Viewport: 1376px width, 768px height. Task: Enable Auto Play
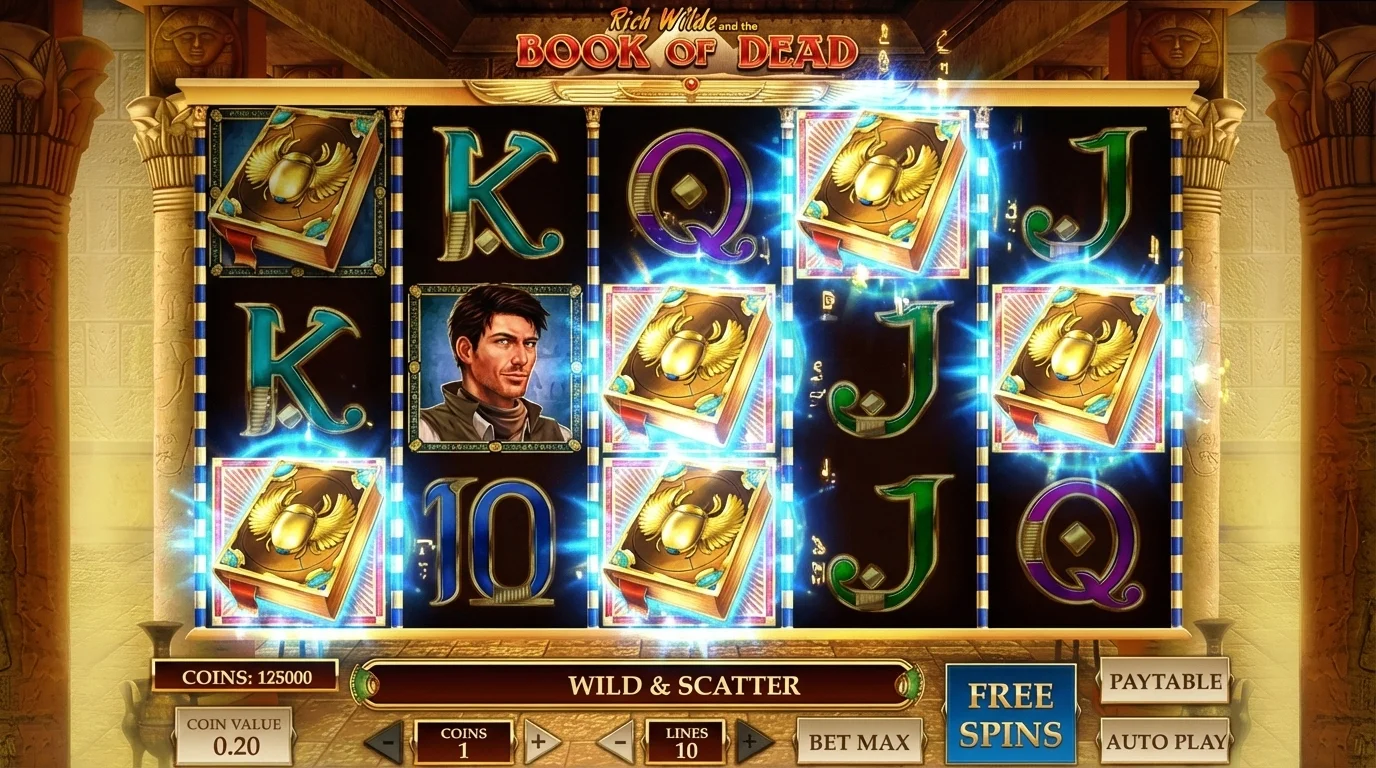(x=1165, y=740)
